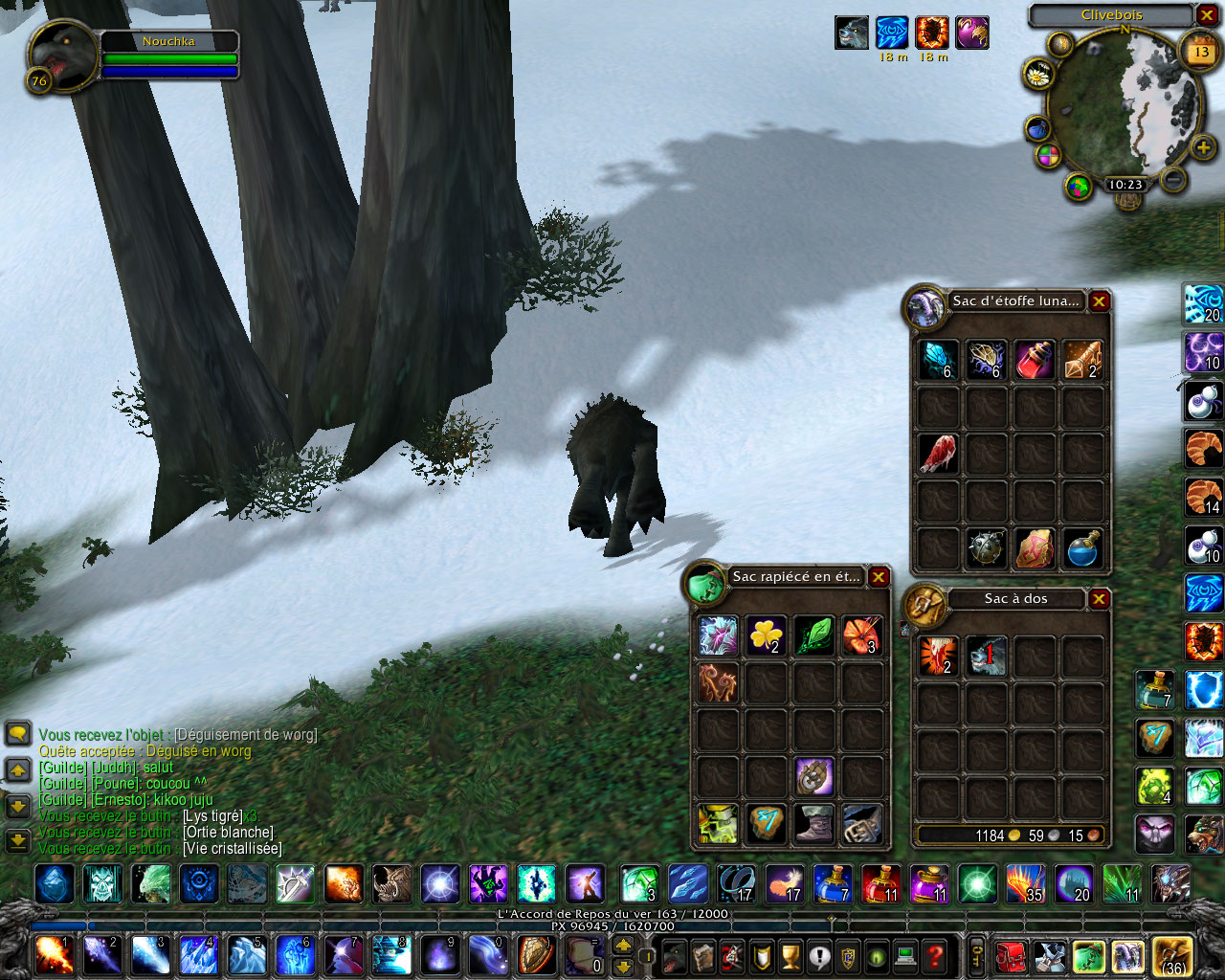Use the worg disguise item in backpack
Screen dimensions: 1225x980
coord(986,657)
